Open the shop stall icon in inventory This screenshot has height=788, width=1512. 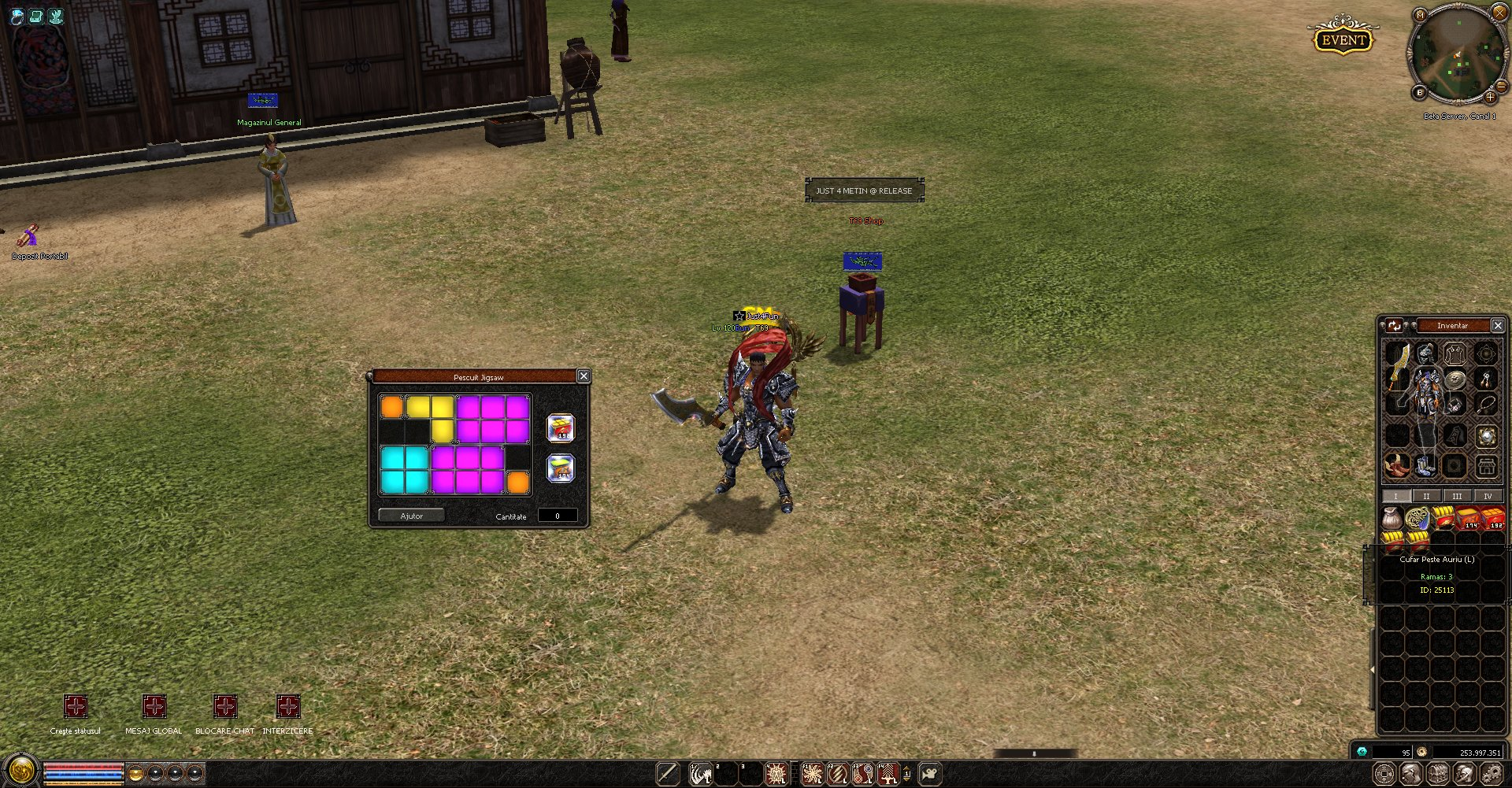click(x=1486, y=465)
